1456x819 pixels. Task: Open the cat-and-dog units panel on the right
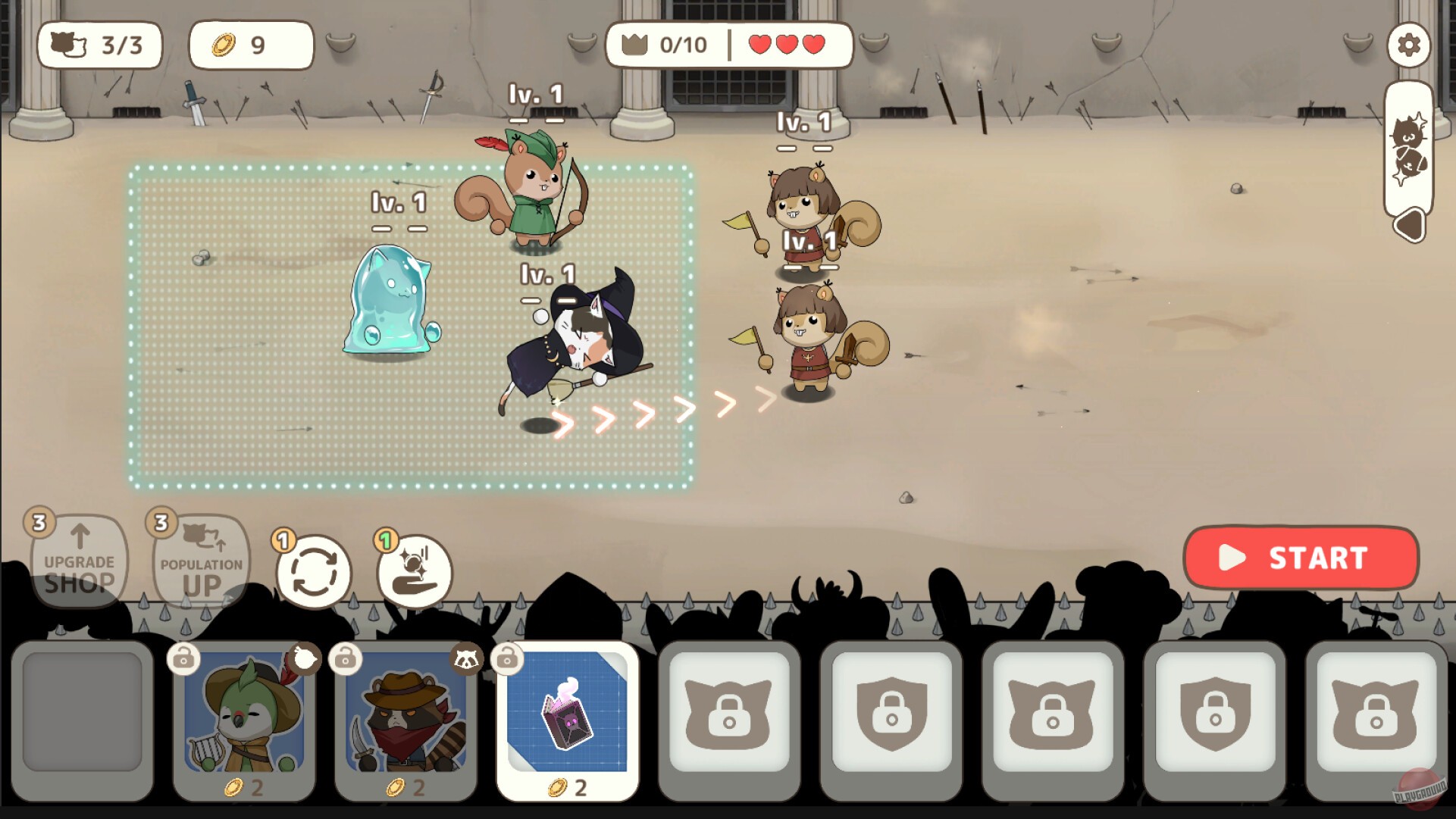point(1411,148)
